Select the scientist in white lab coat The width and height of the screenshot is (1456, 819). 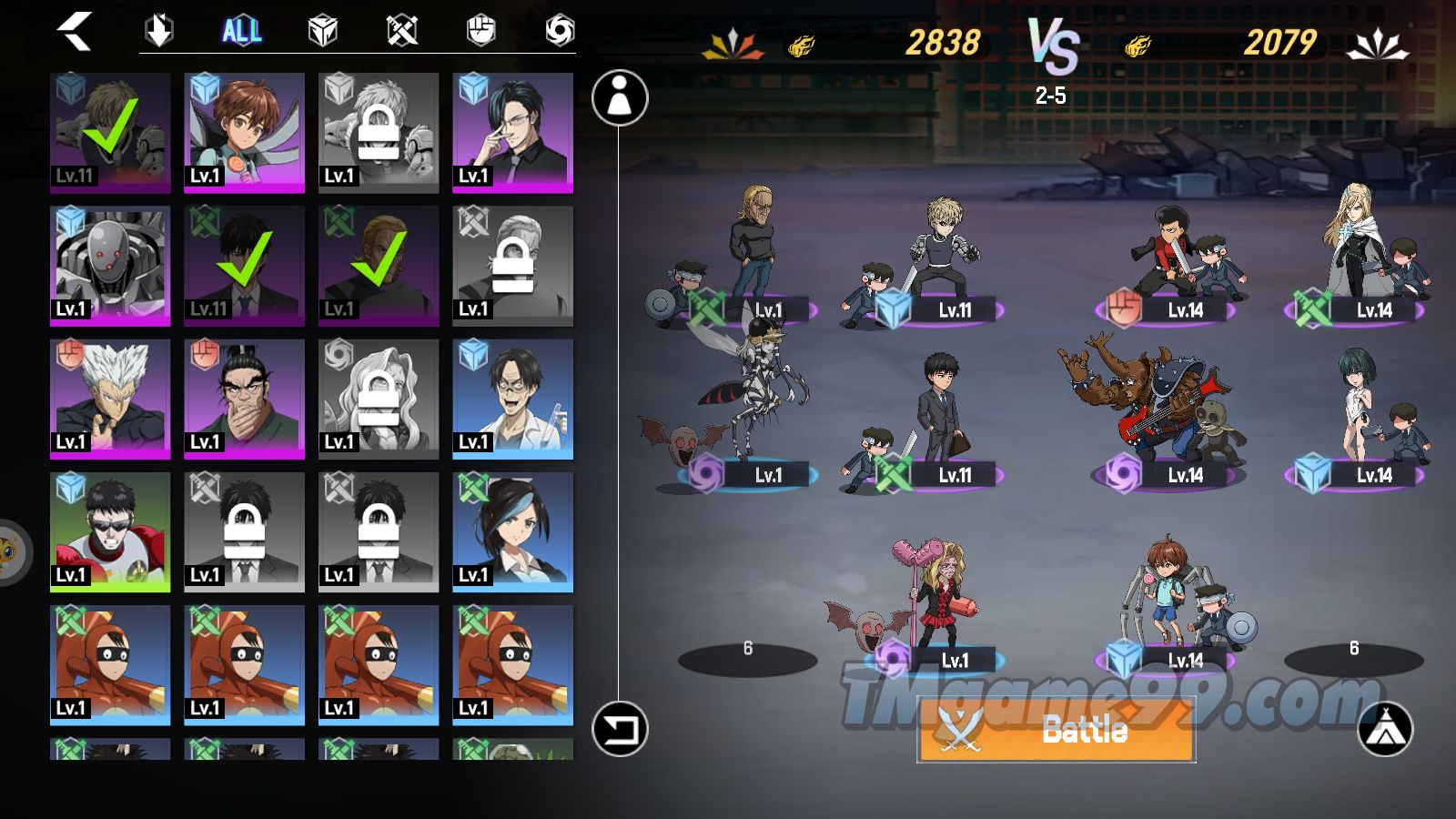[x=512, y=399]
